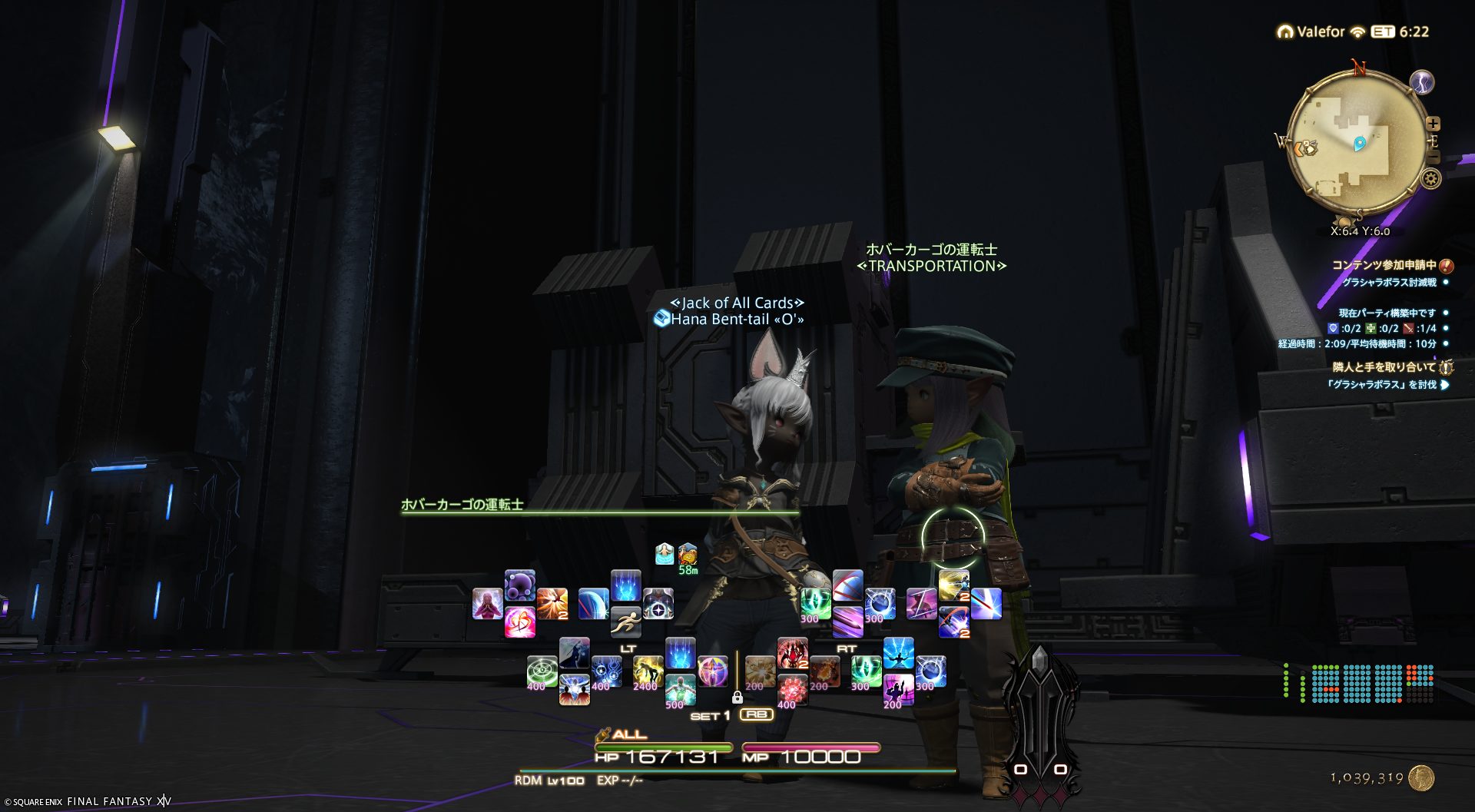Select the well-fed food buff status icon
1475x812 pixels.
(688, 553)
